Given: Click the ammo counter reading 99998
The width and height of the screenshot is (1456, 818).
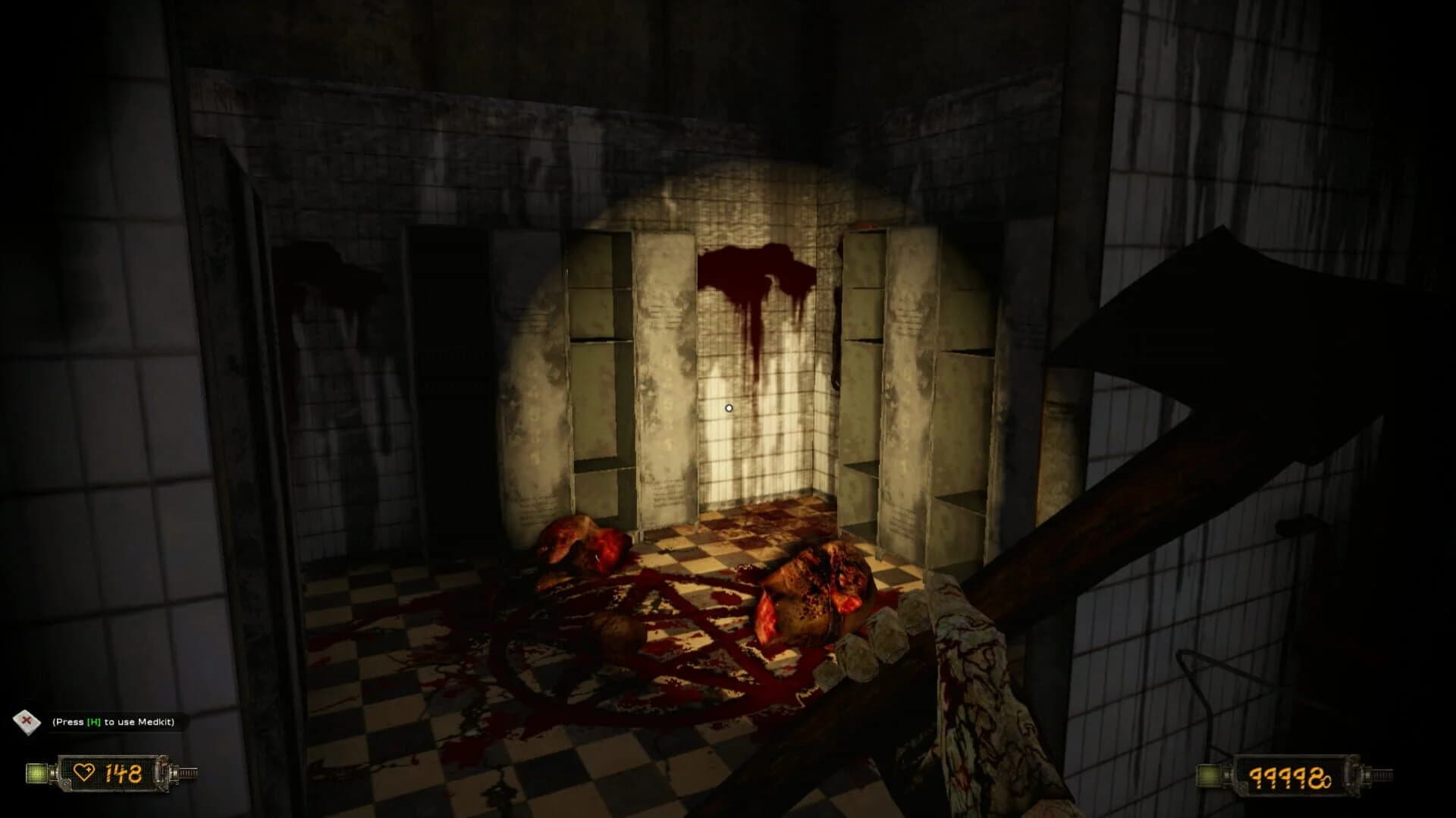Looking at the screenshot, I should point(1291,776).
